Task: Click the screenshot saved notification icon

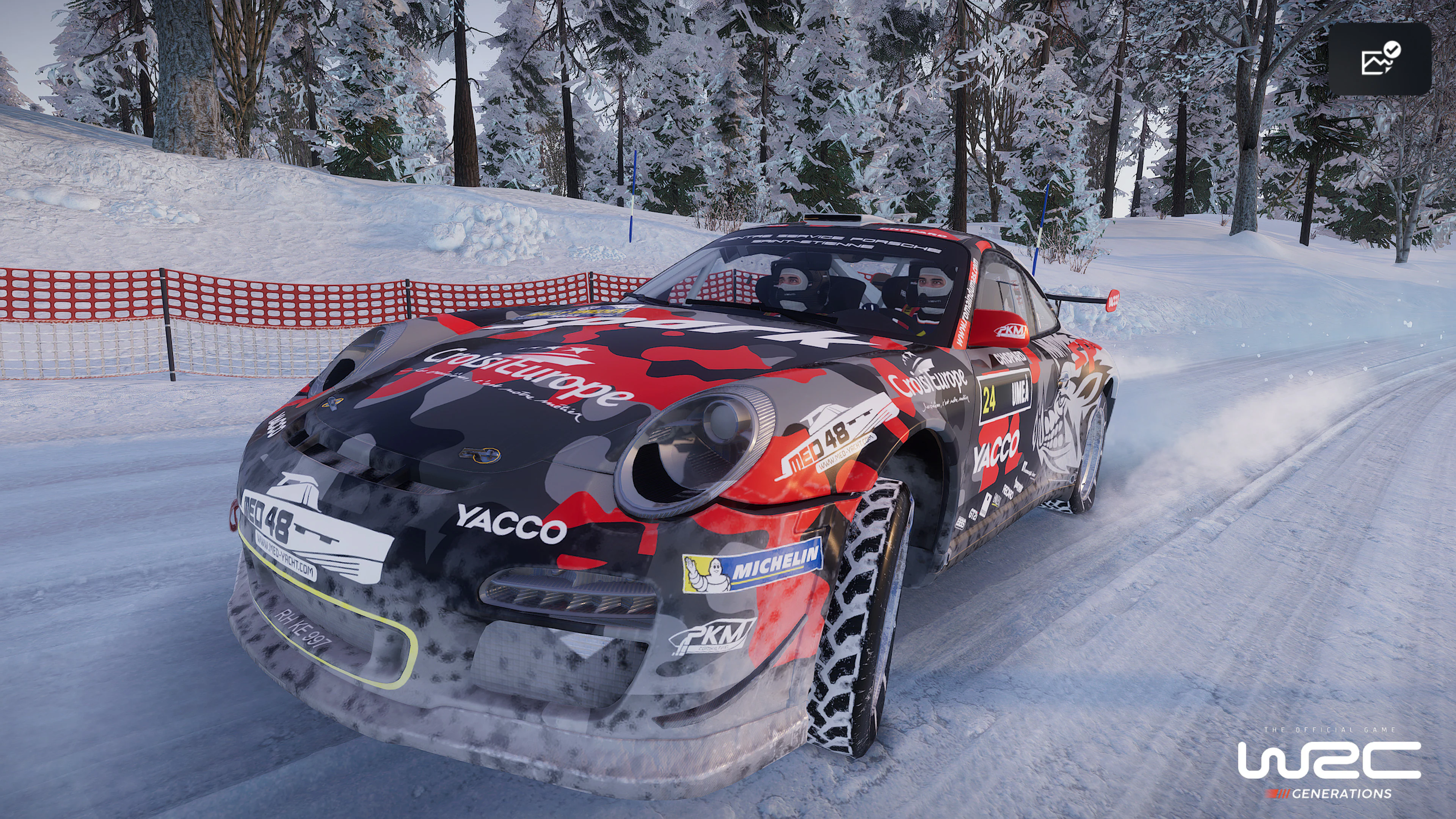Action: pos(1379,59)
